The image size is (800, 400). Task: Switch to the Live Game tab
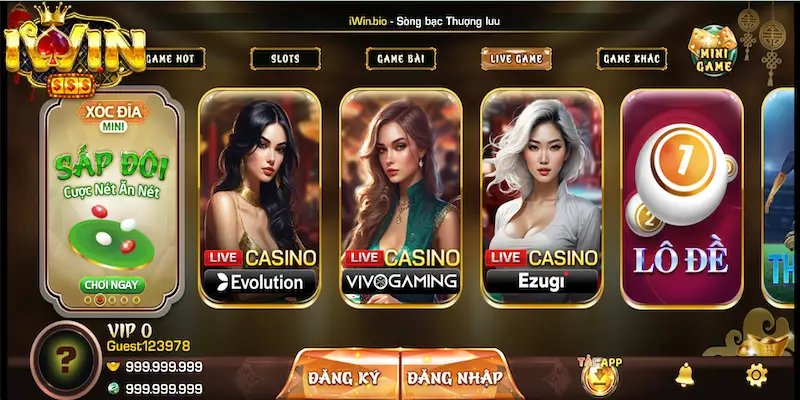pyautogui.click(x=516, y=59)
